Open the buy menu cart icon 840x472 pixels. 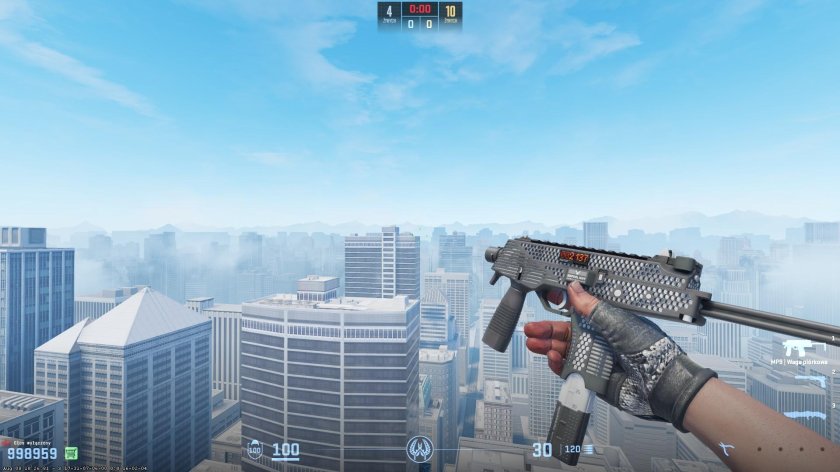pos(71,453)
